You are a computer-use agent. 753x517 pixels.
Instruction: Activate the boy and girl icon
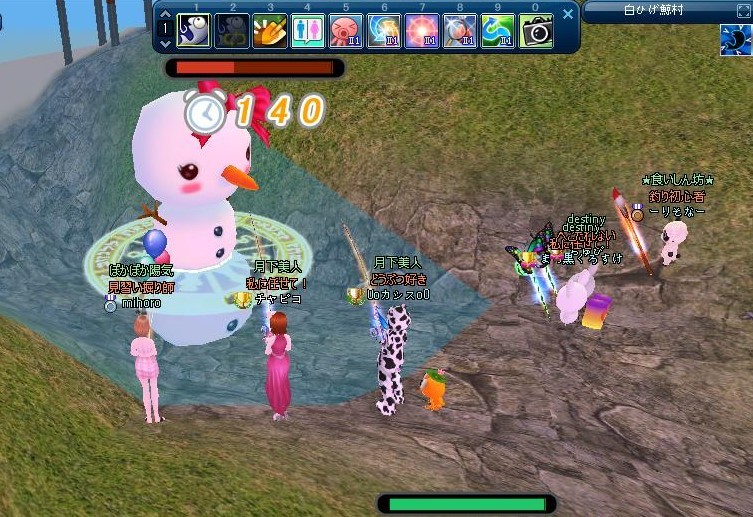pyautogui.click(x=307, y=30)
